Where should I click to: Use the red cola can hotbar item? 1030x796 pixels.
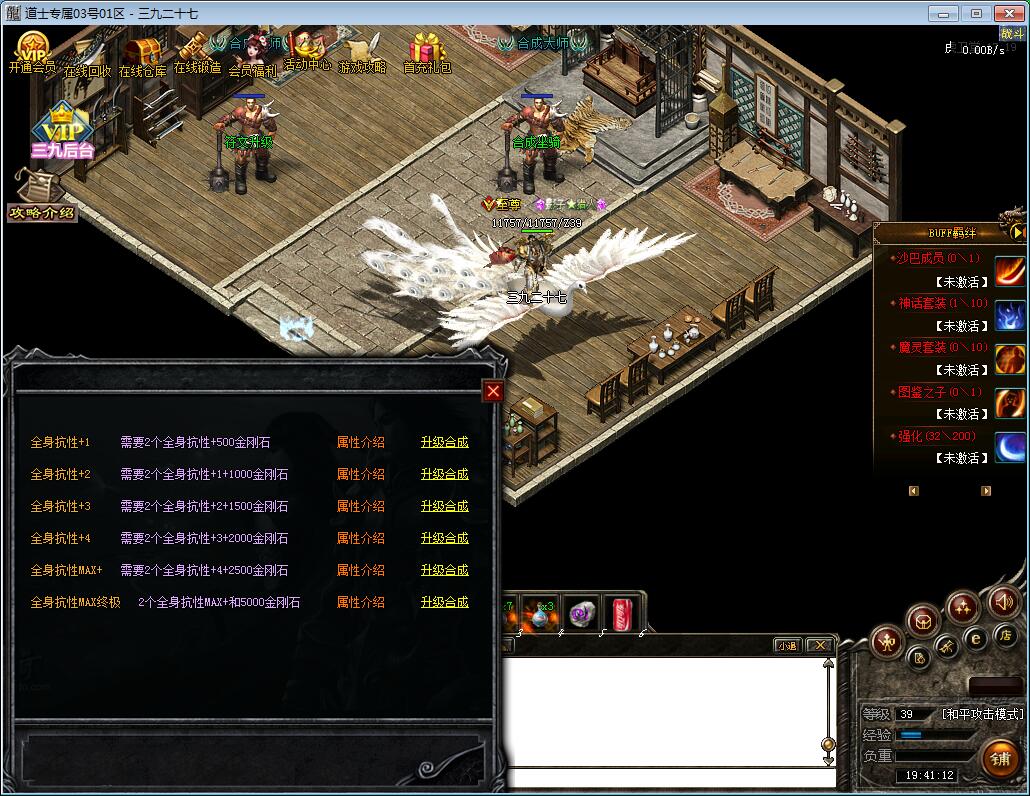point(618,615)
